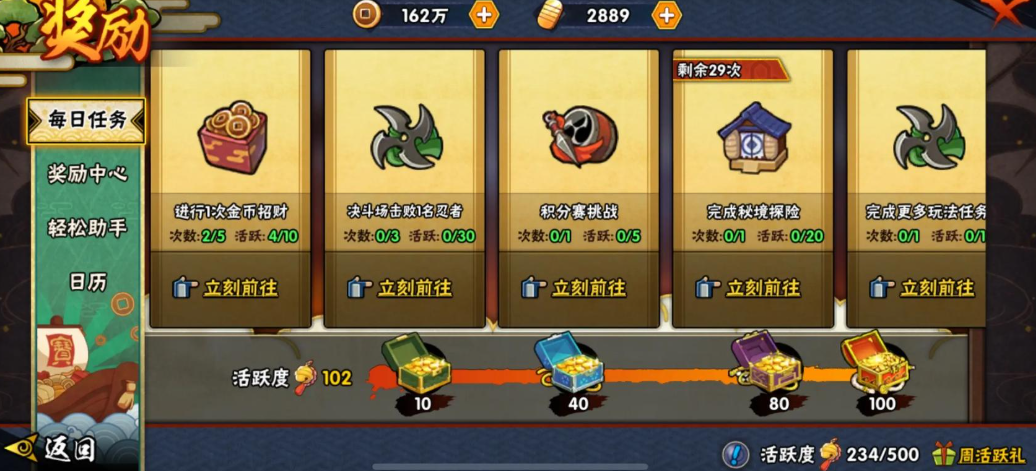Show the 日历 tab

(x=87, y=281)
